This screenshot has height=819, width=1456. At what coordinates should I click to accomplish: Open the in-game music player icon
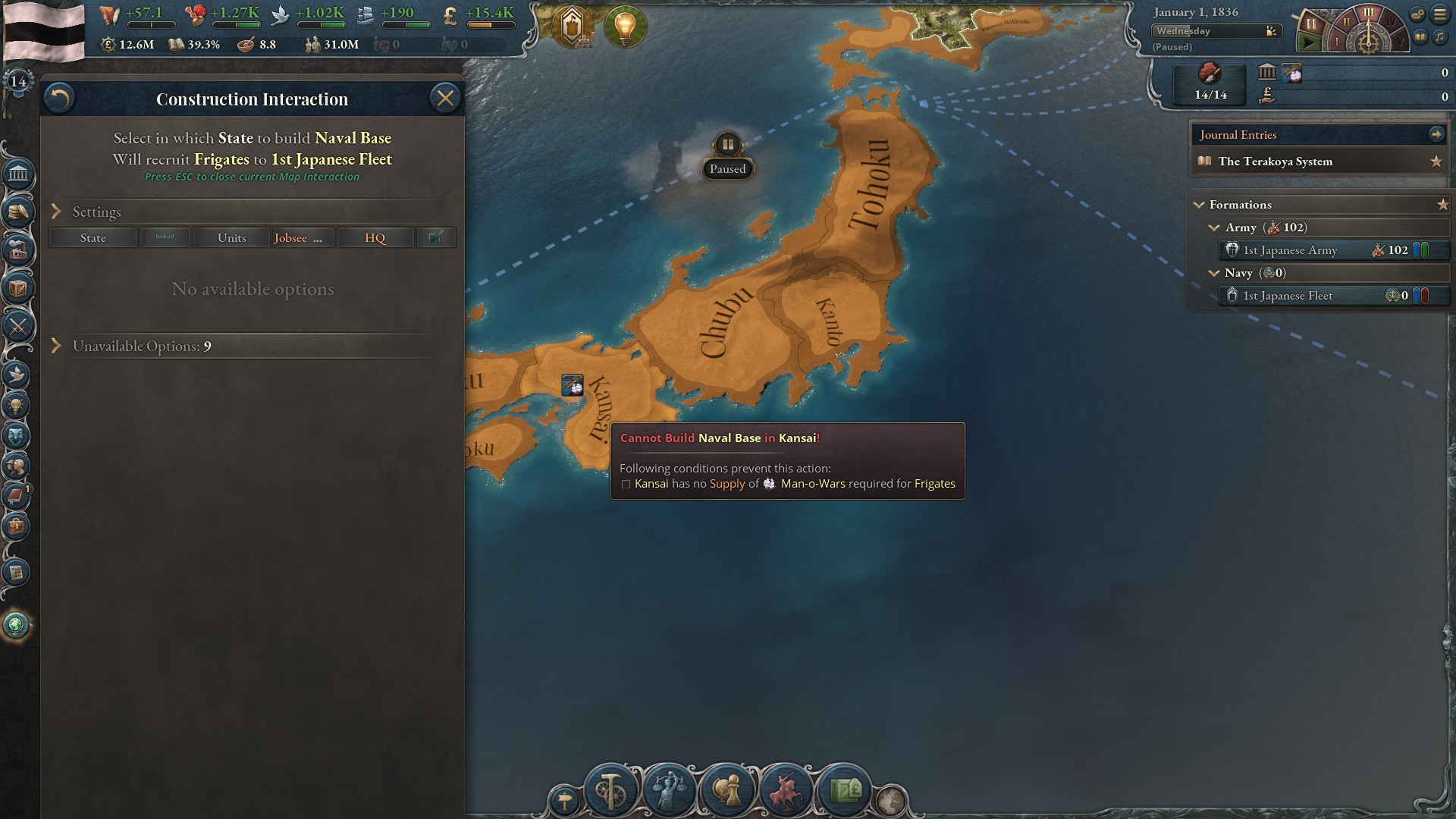coord(1439,38)
